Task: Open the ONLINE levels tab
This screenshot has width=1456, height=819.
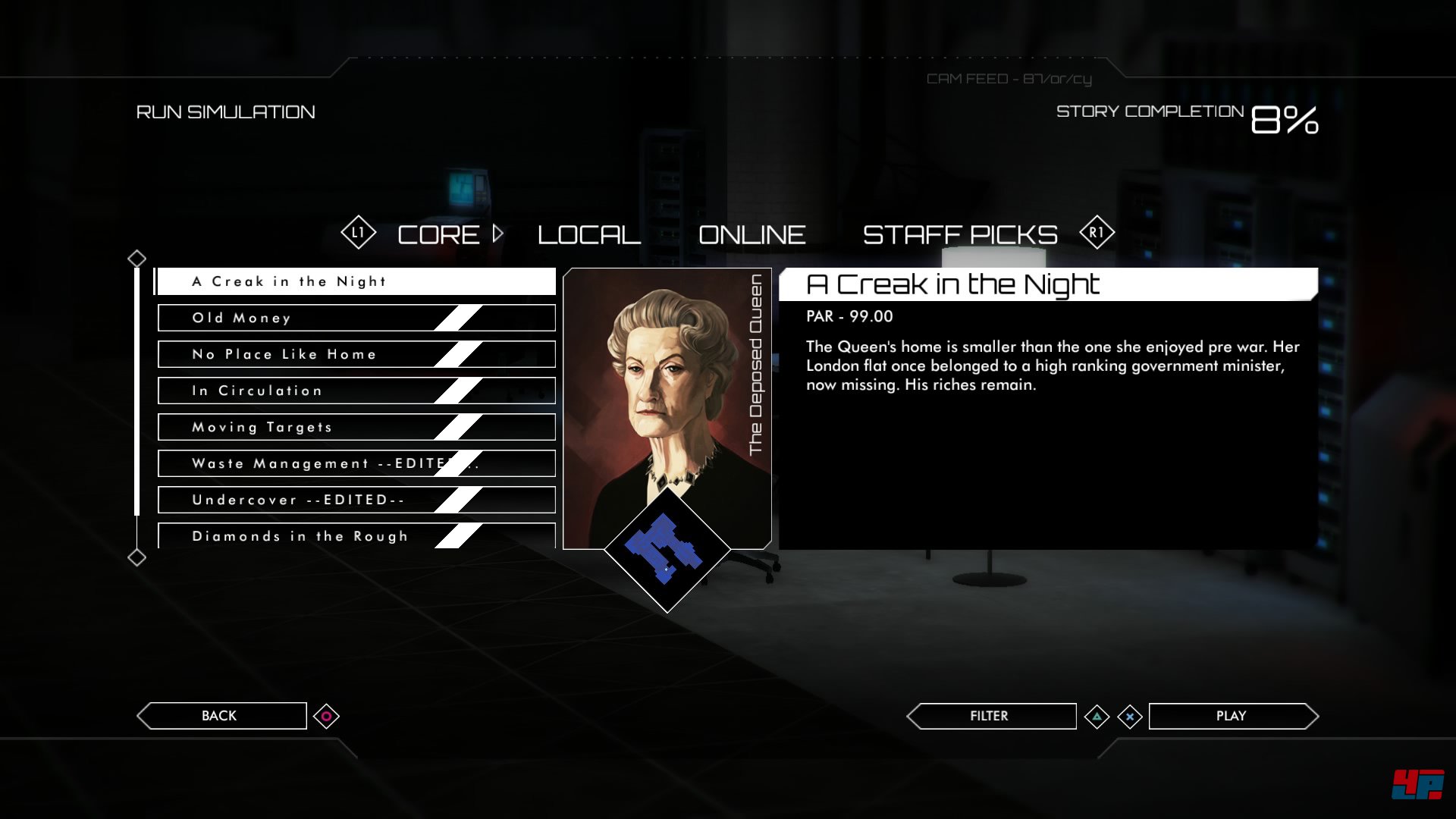Action: click(752, 235)
